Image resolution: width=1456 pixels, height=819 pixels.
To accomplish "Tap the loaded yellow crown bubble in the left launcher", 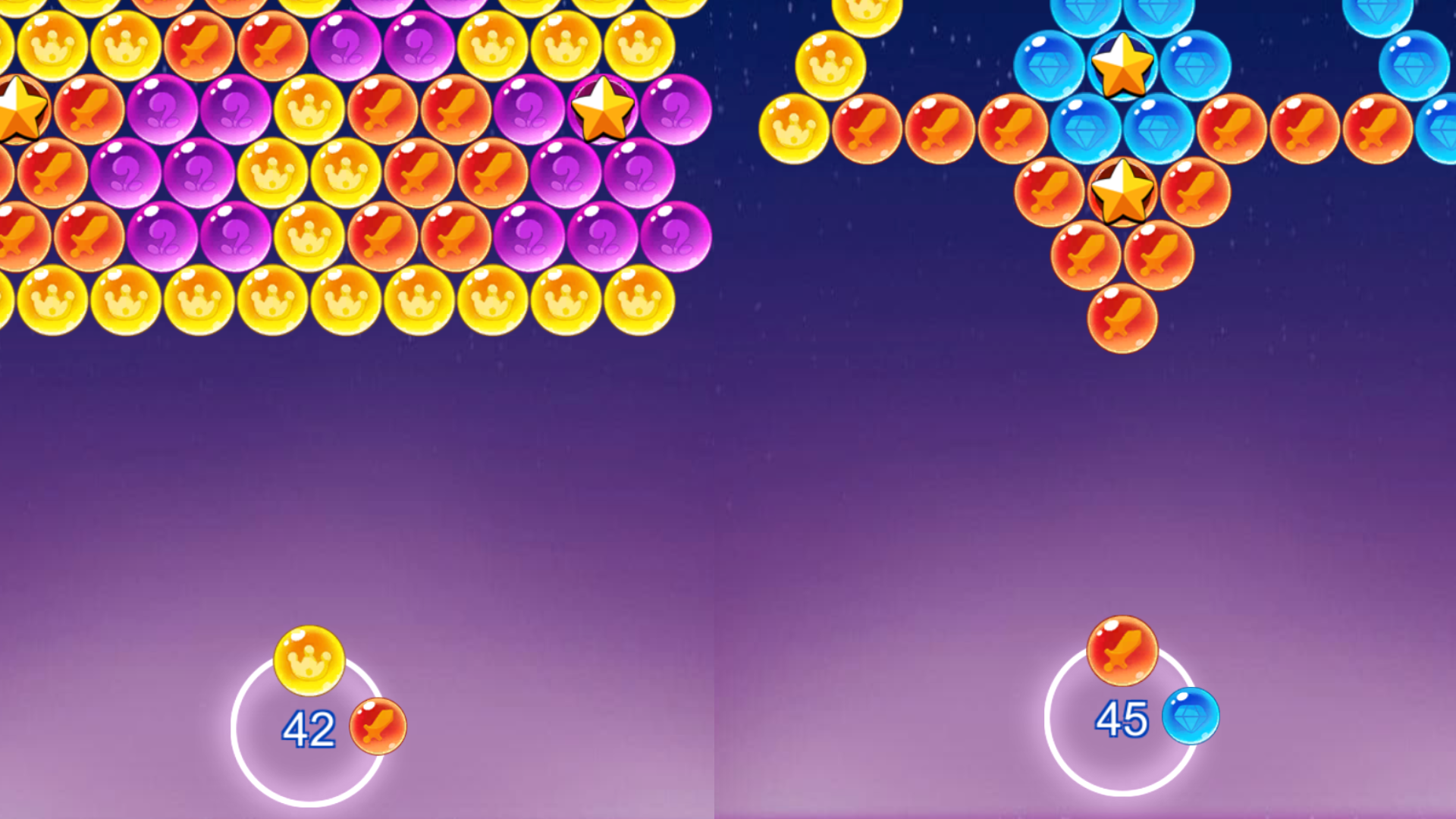I will click(311, 660).
